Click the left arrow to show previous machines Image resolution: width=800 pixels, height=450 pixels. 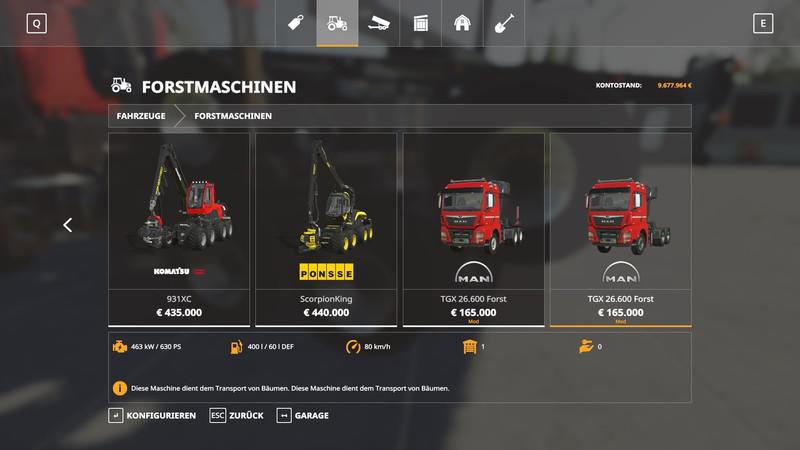[x=68, y=226]
